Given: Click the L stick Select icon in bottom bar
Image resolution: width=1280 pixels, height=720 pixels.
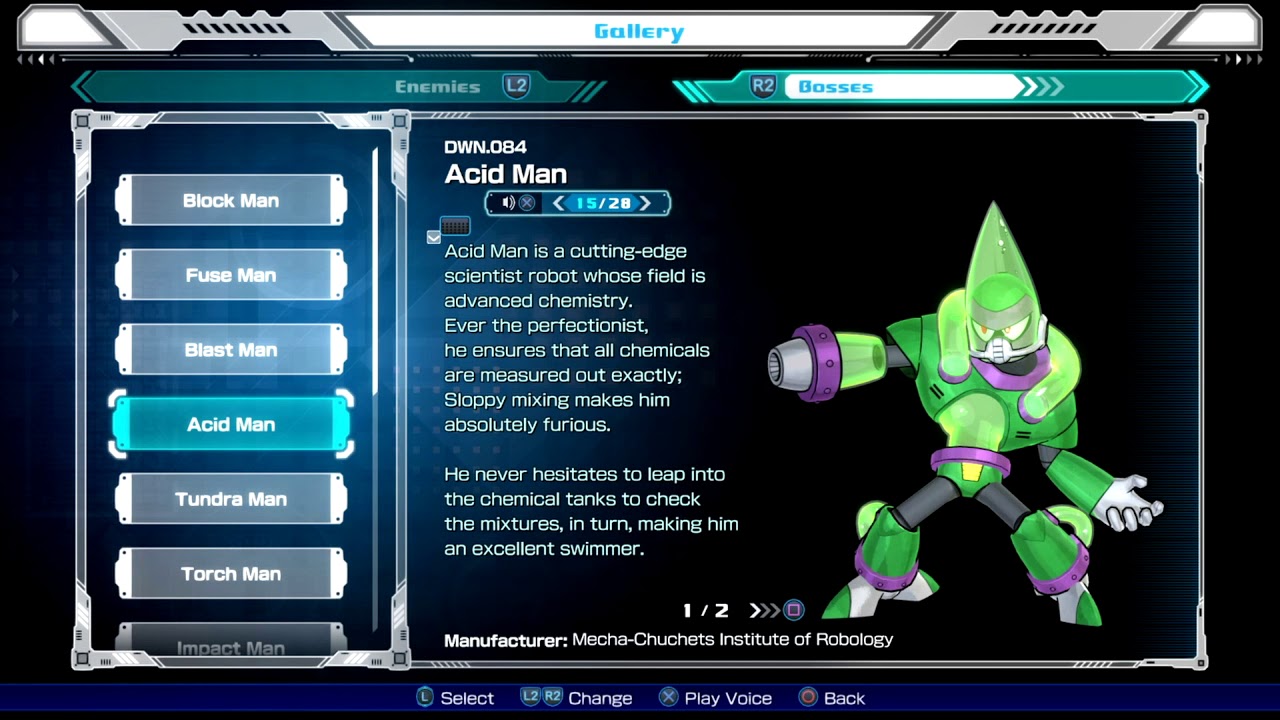Looking at the screenshot, I should (424, 698).
